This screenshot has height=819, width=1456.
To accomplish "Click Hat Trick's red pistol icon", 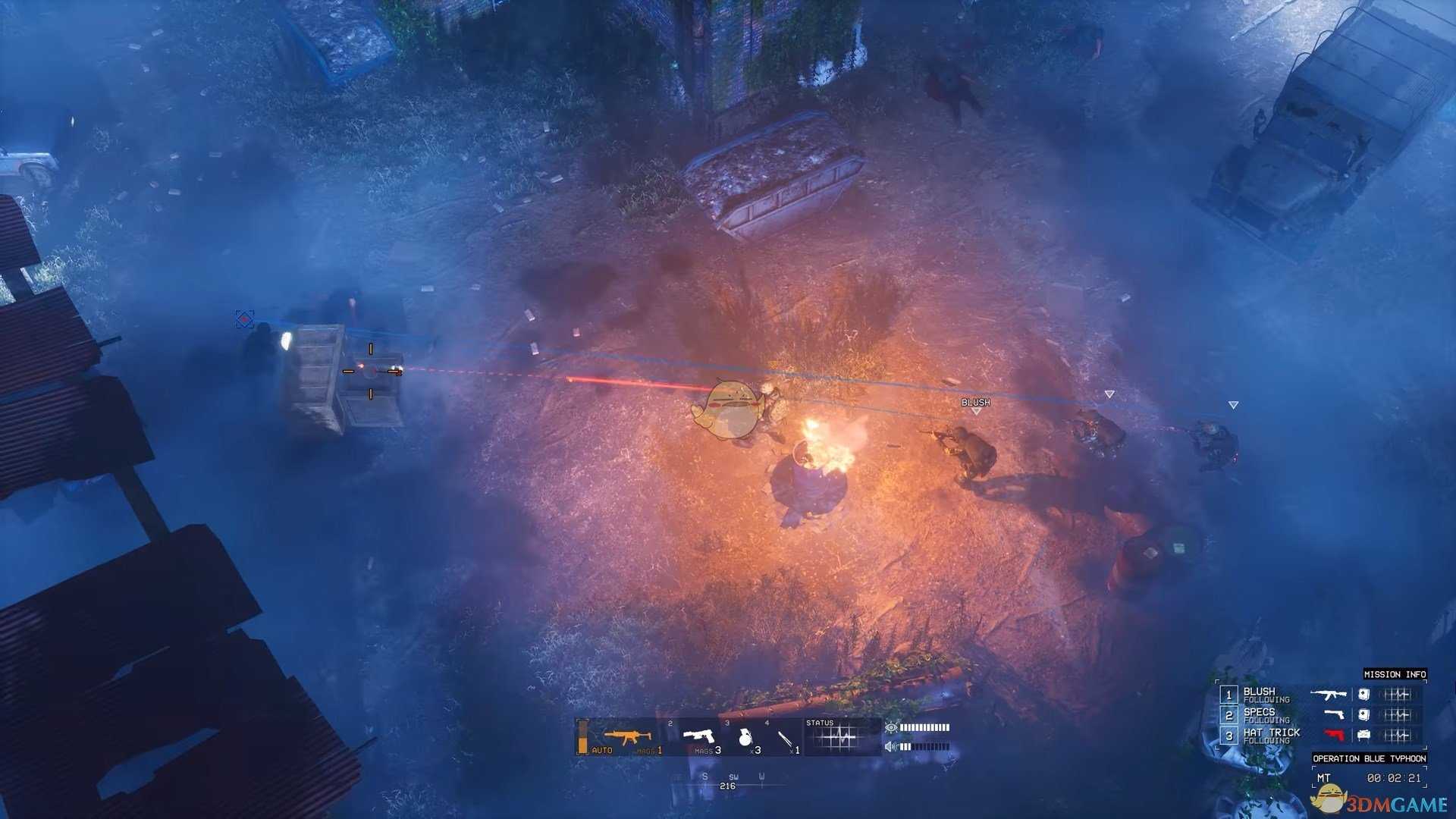I will [1334, 735].
